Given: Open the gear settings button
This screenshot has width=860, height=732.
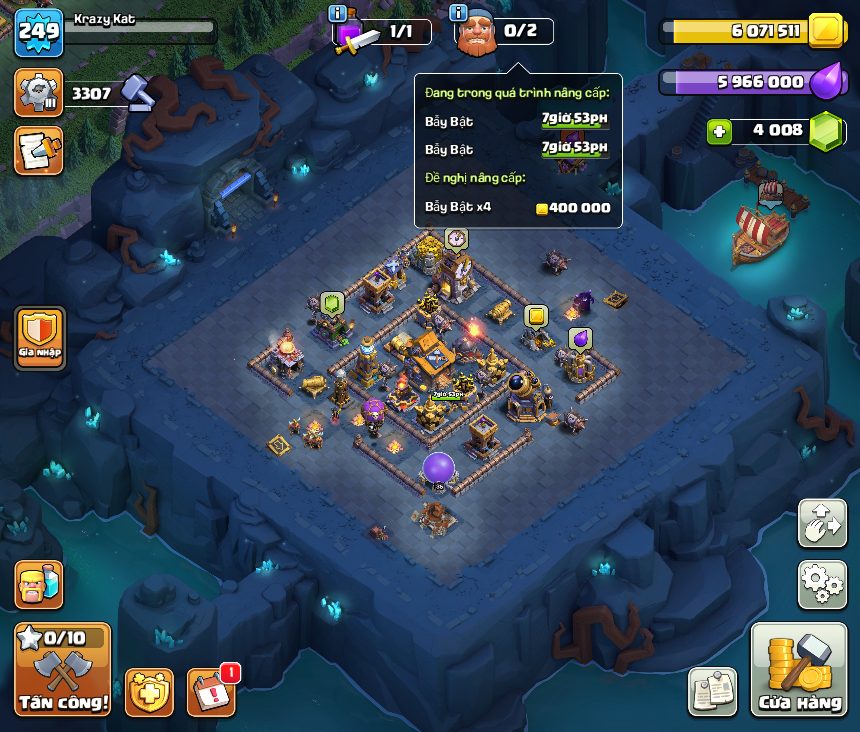Looking at the screenshot, I should [x=821, y=584].
